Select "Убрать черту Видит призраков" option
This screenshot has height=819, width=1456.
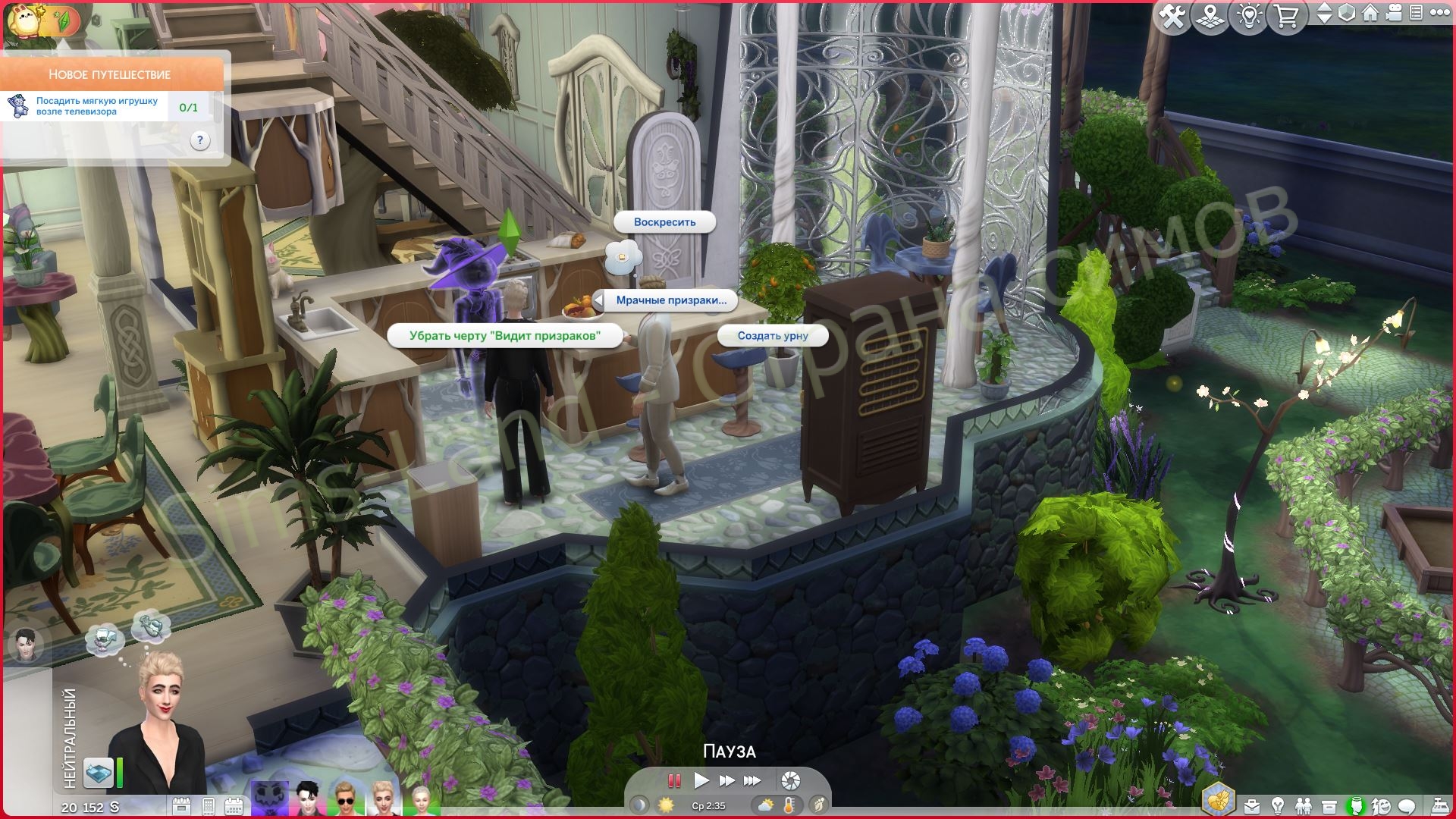(x=504, y=335)
